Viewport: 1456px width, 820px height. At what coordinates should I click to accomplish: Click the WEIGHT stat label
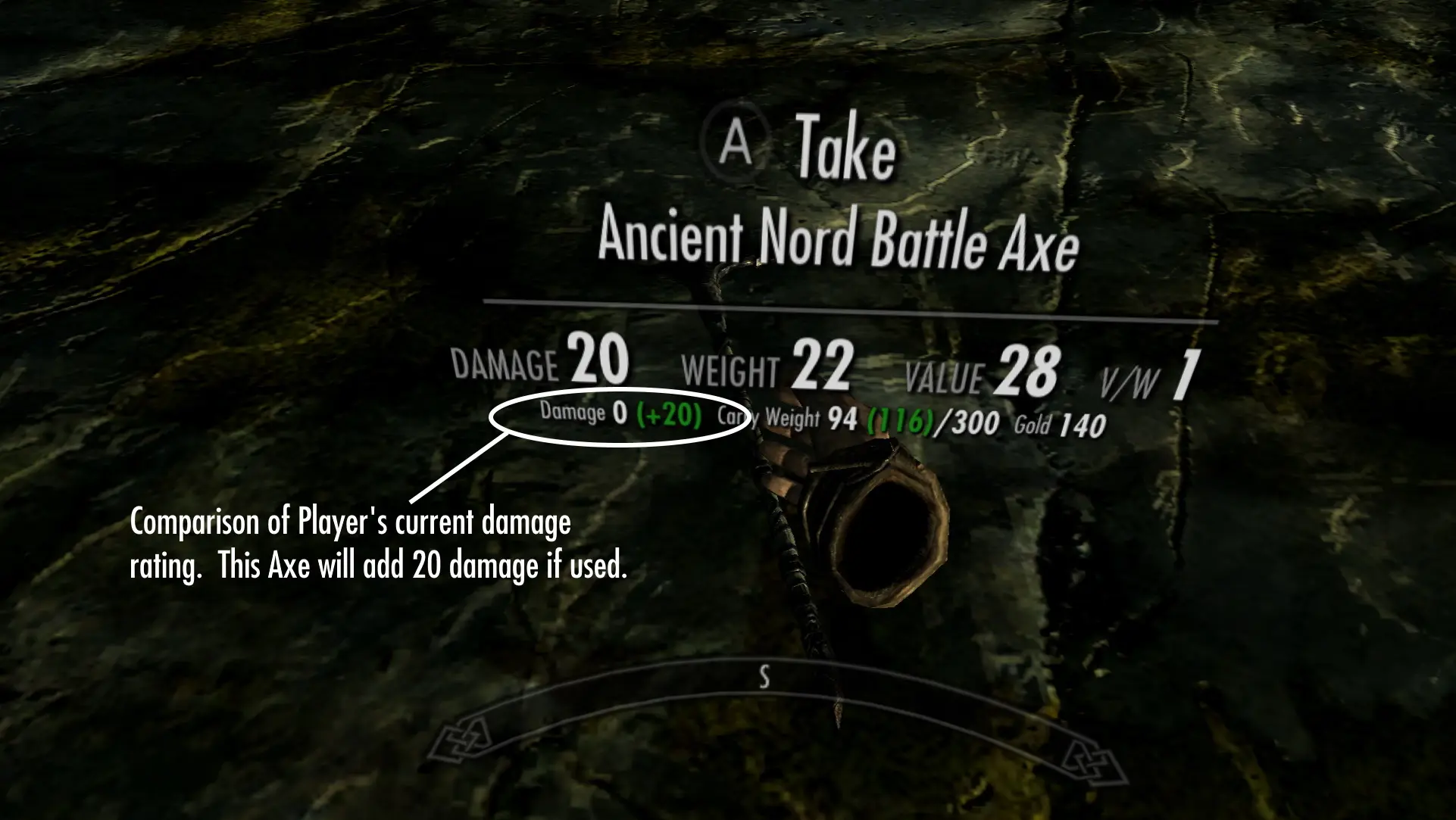coord(730,370)
